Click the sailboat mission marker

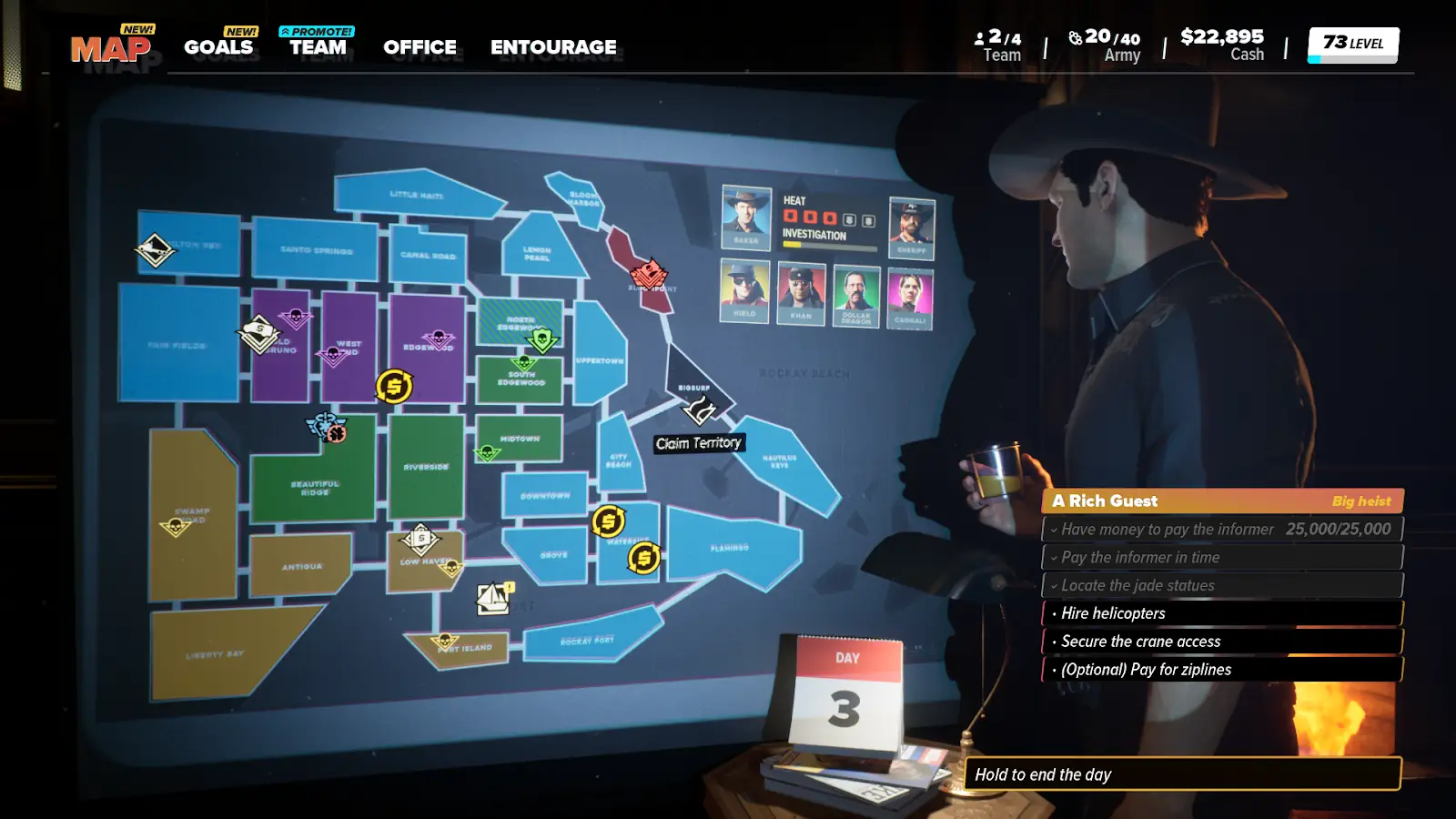click(x=493, y=598)
